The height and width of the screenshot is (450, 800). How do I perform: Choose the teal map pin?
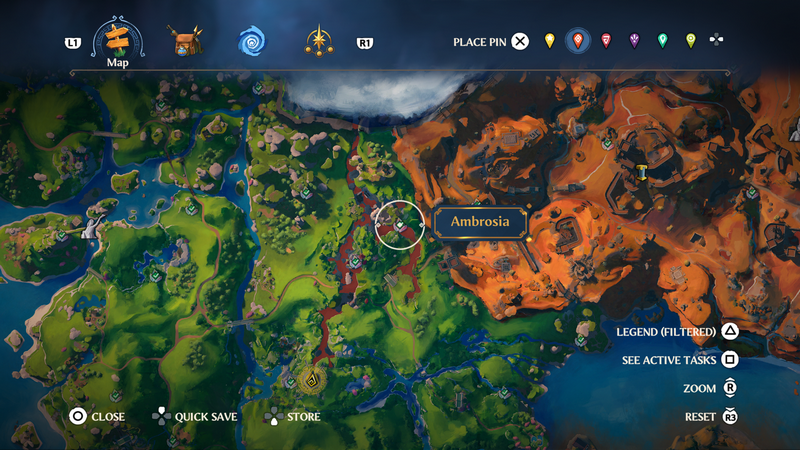click(662, 41)
